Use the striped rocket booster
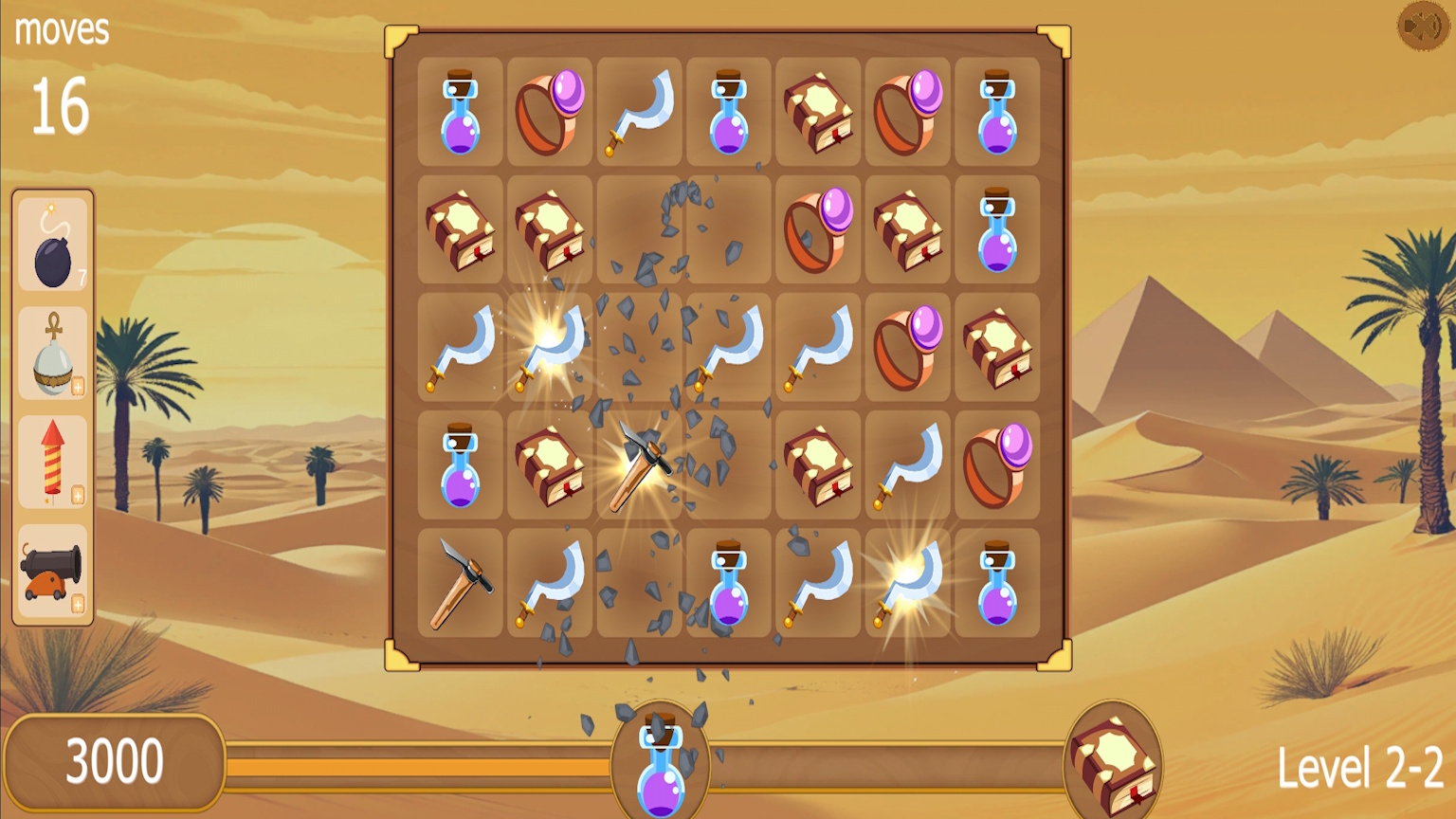This screenshot has width=1456, height=819. 52,464
